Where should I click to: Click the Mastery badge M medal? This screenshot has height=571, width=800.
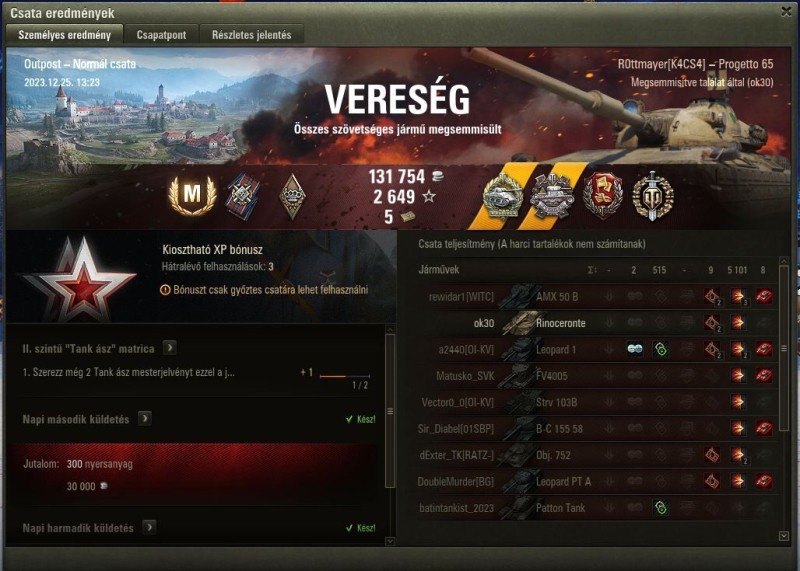(x=186, y=196)
